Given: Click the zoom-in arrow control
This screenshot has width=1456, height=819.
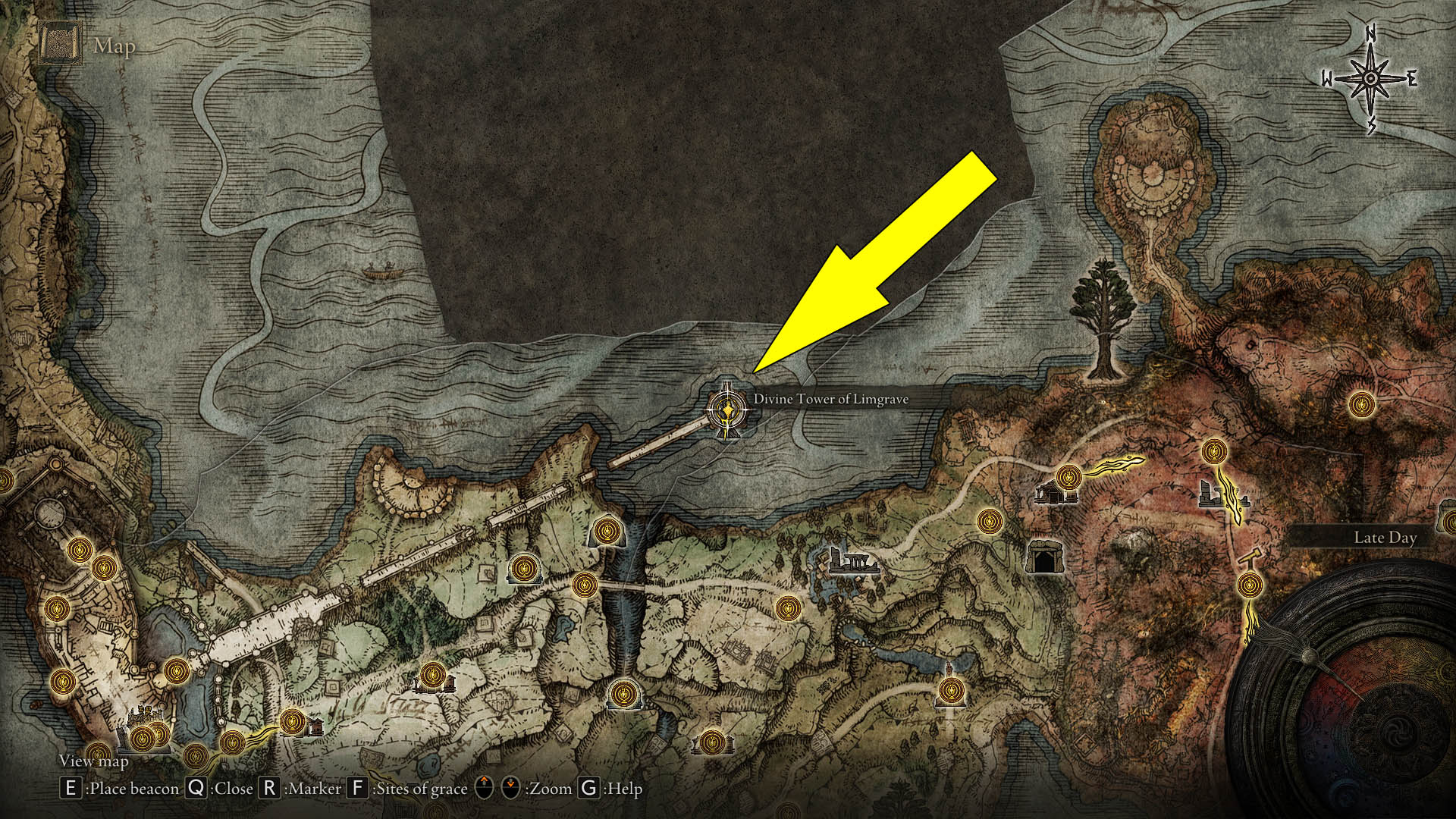Looking at the screenshot, I should click(483, 789).
